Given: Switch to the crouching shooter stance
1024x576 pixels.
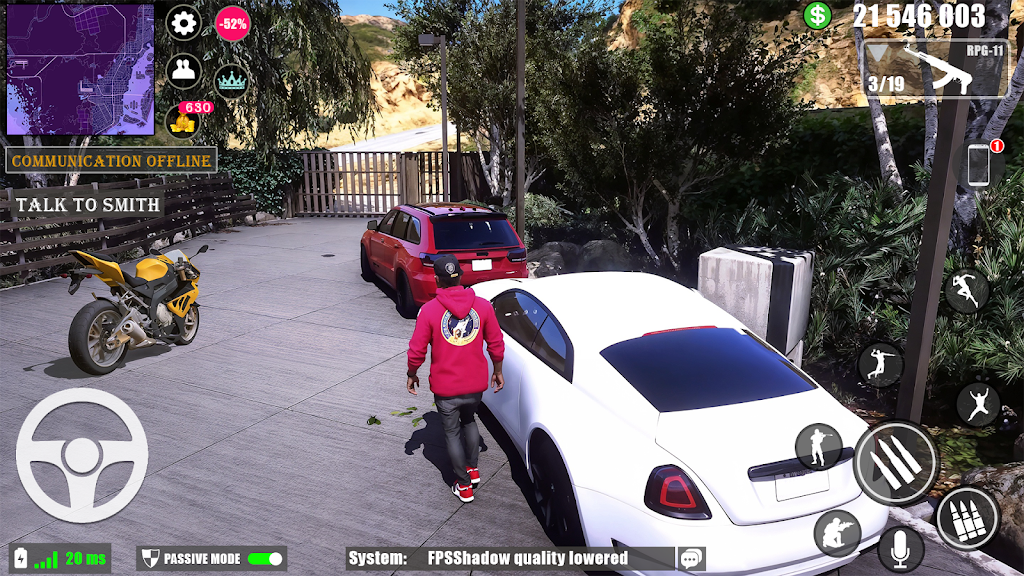Looking at the screenshot, I should tap(837, 533).
